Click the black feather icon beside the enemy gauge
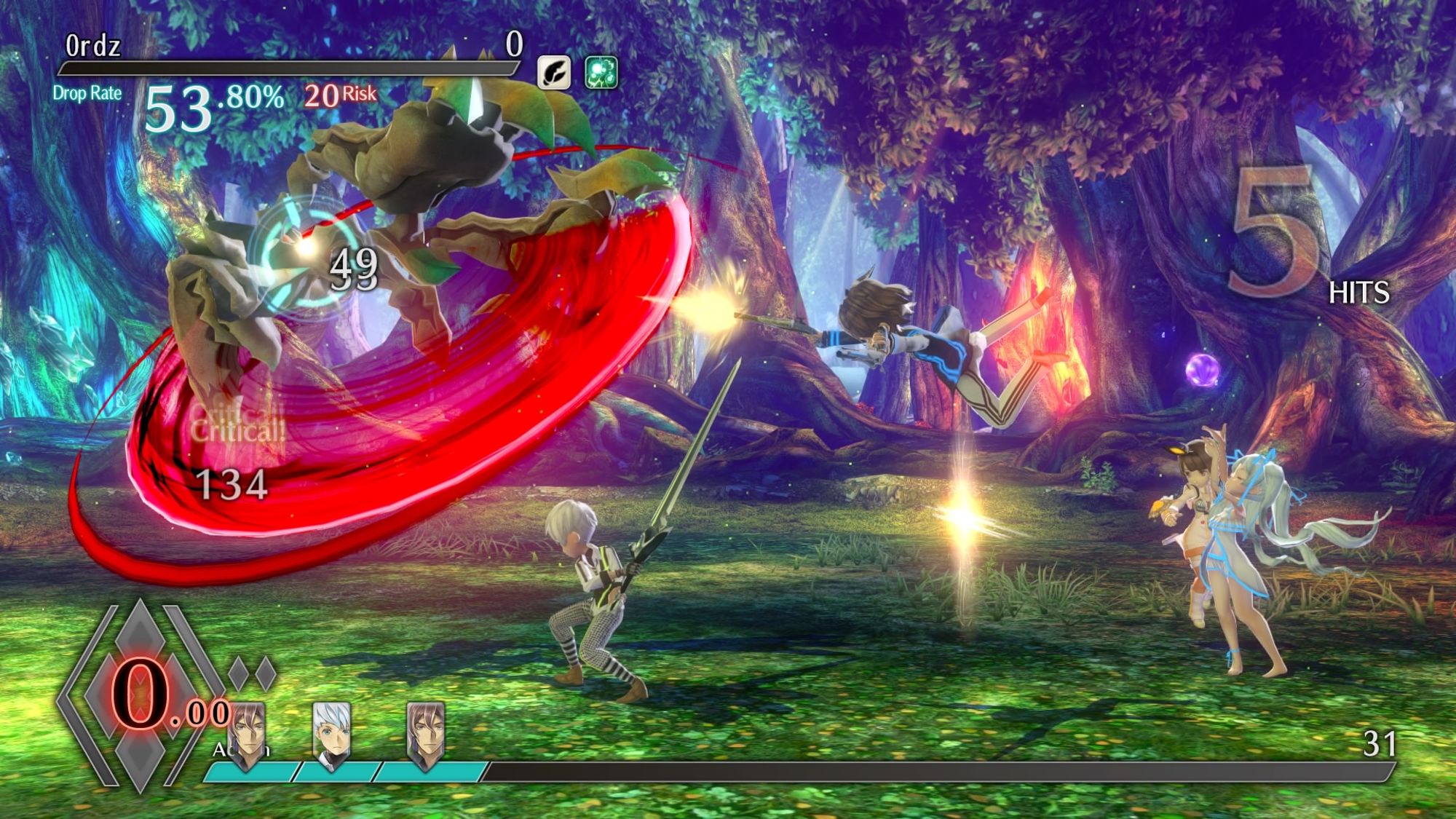 (x=554, y=72)
